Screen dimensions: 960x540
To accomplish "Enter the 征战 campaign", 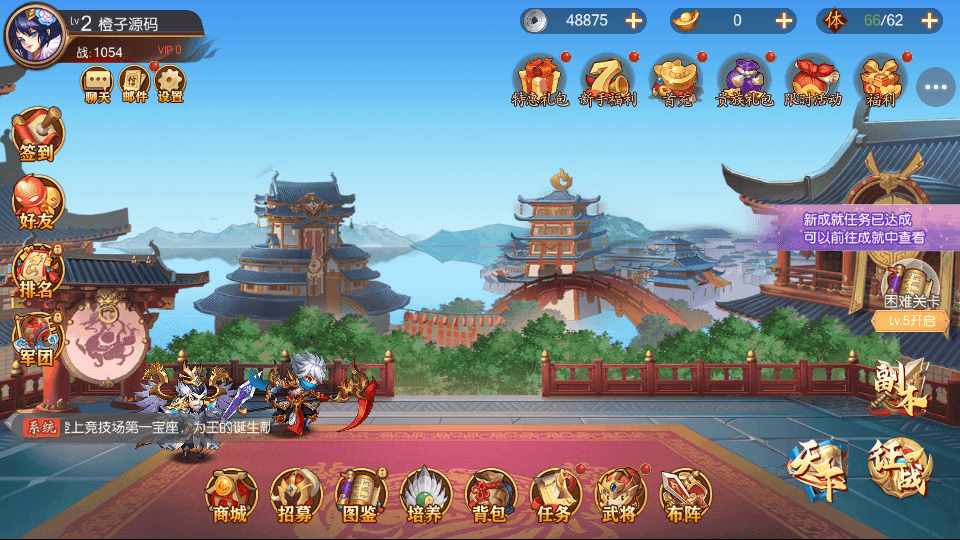I will pos(900,467).
